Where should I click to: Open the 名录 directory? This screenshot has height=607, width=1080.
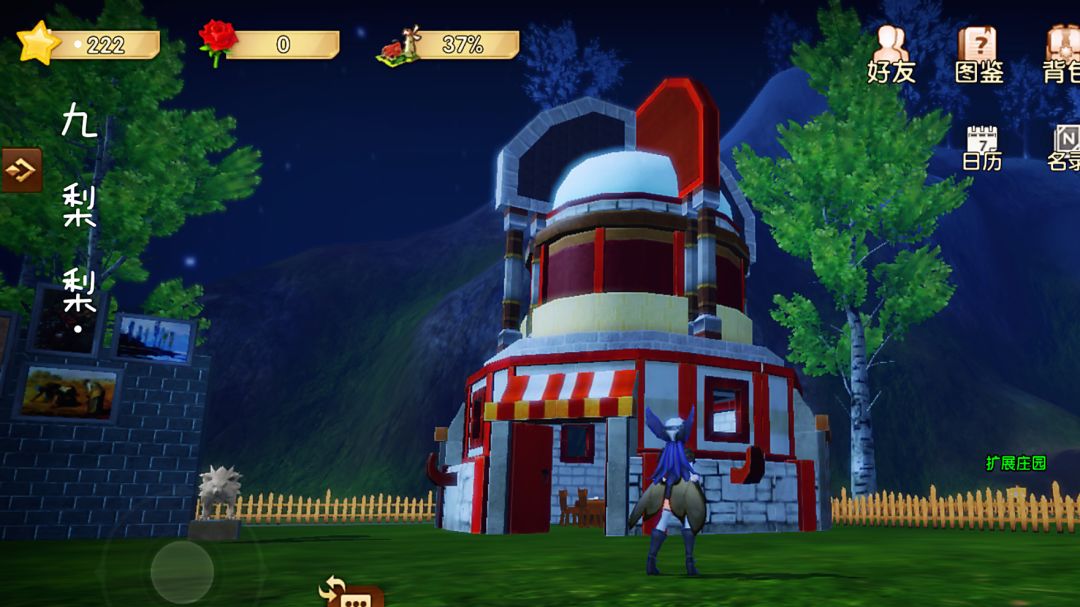click(x=1064, y=147)
